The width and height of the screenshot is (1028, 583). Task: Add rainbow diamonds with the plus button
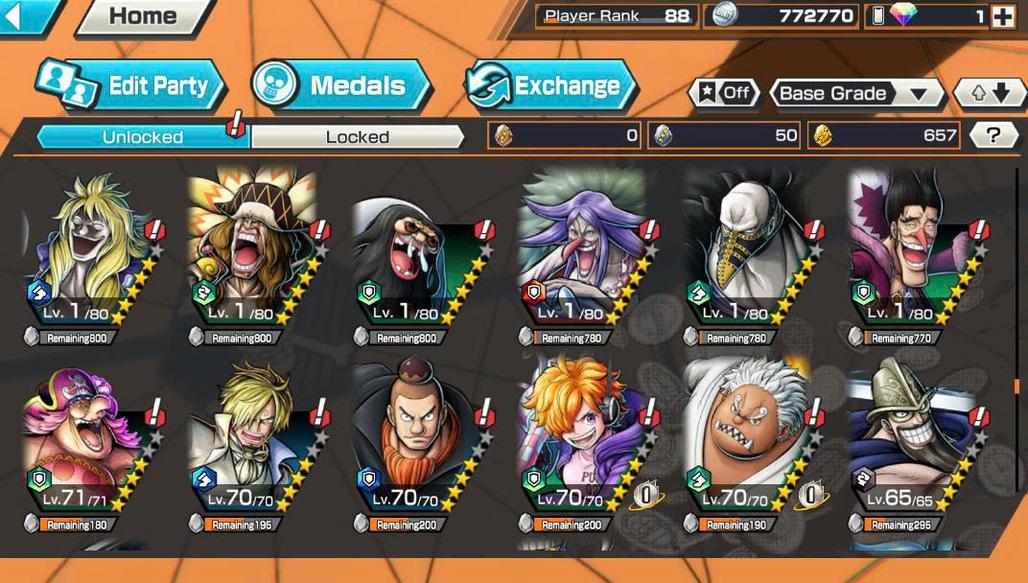[1001, 16]
